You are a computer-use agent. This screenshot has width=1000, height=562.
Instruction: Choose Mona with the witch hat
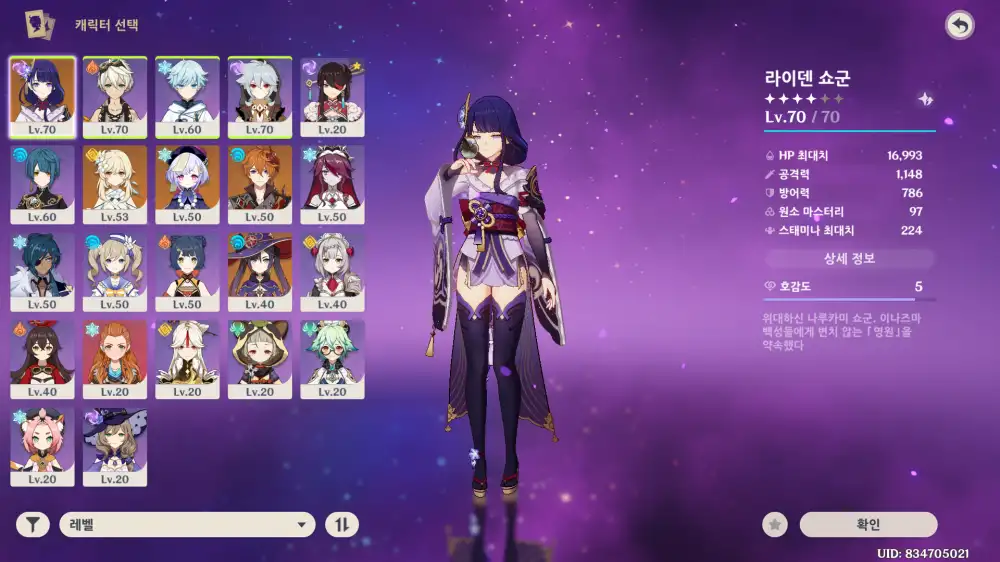pyautogui.click(x=260, y=271)
